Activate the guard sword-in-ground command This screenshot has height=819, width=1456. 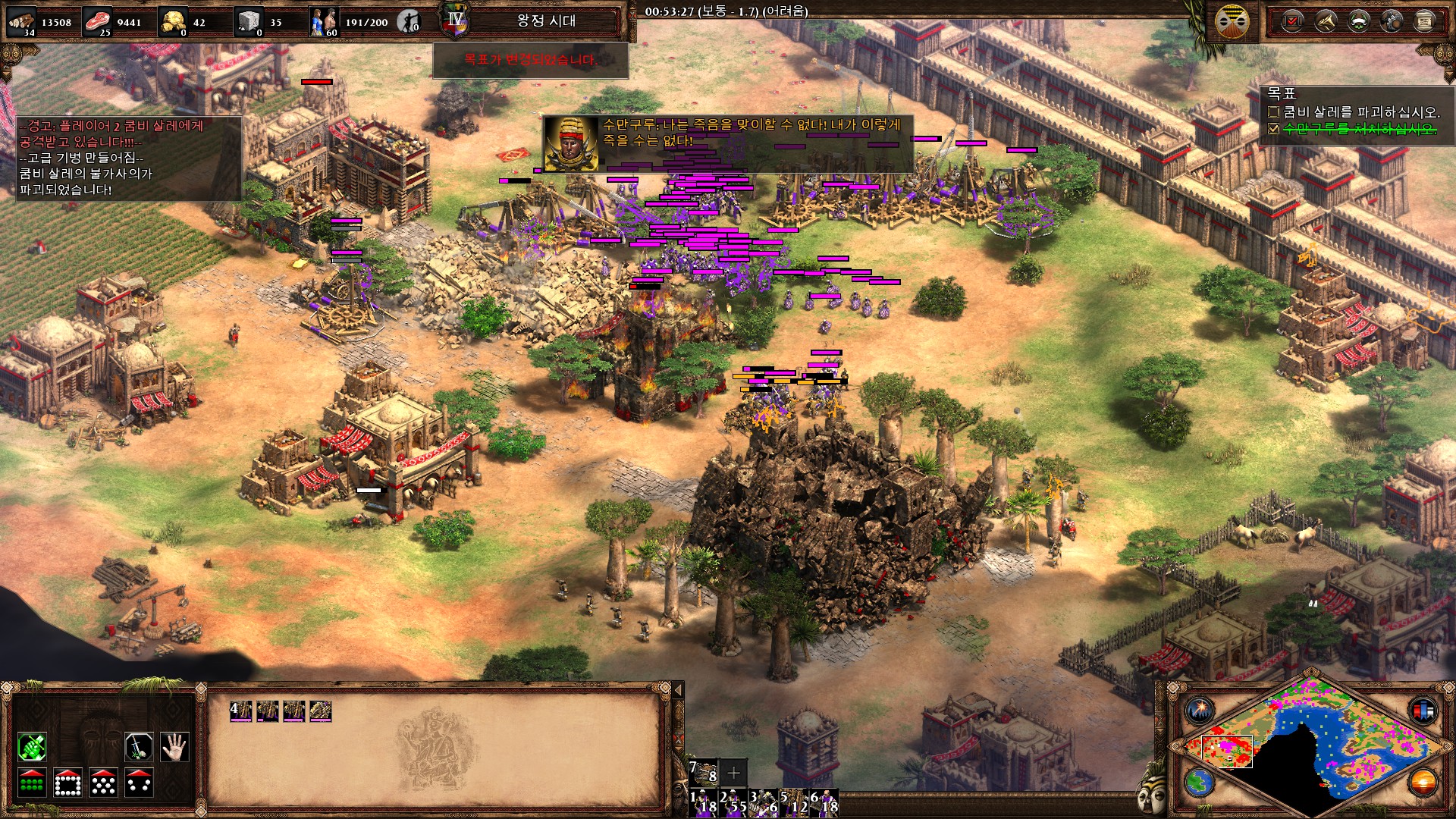tap(140, 748)
